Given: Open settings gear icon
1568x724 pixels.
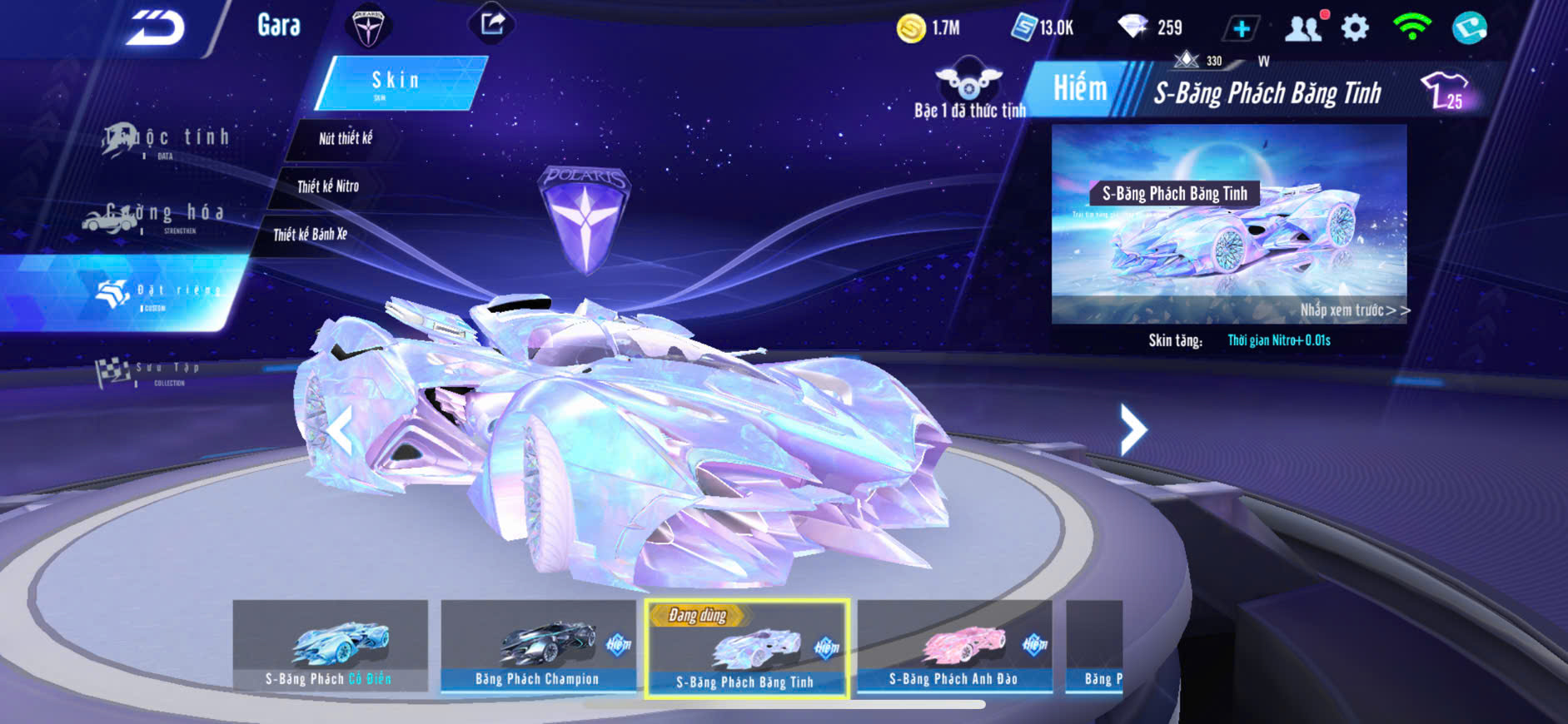Looking at the screenshot, I should [x=1355, y=28].
